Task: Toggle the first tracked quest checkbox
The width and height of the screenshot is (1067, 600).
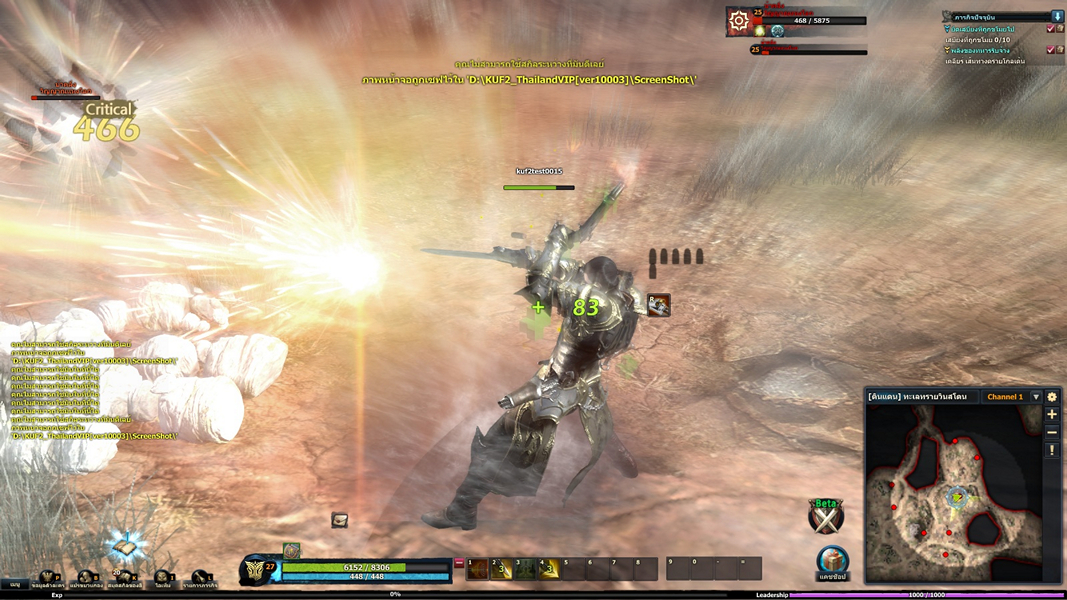Action: (1050, 29)
